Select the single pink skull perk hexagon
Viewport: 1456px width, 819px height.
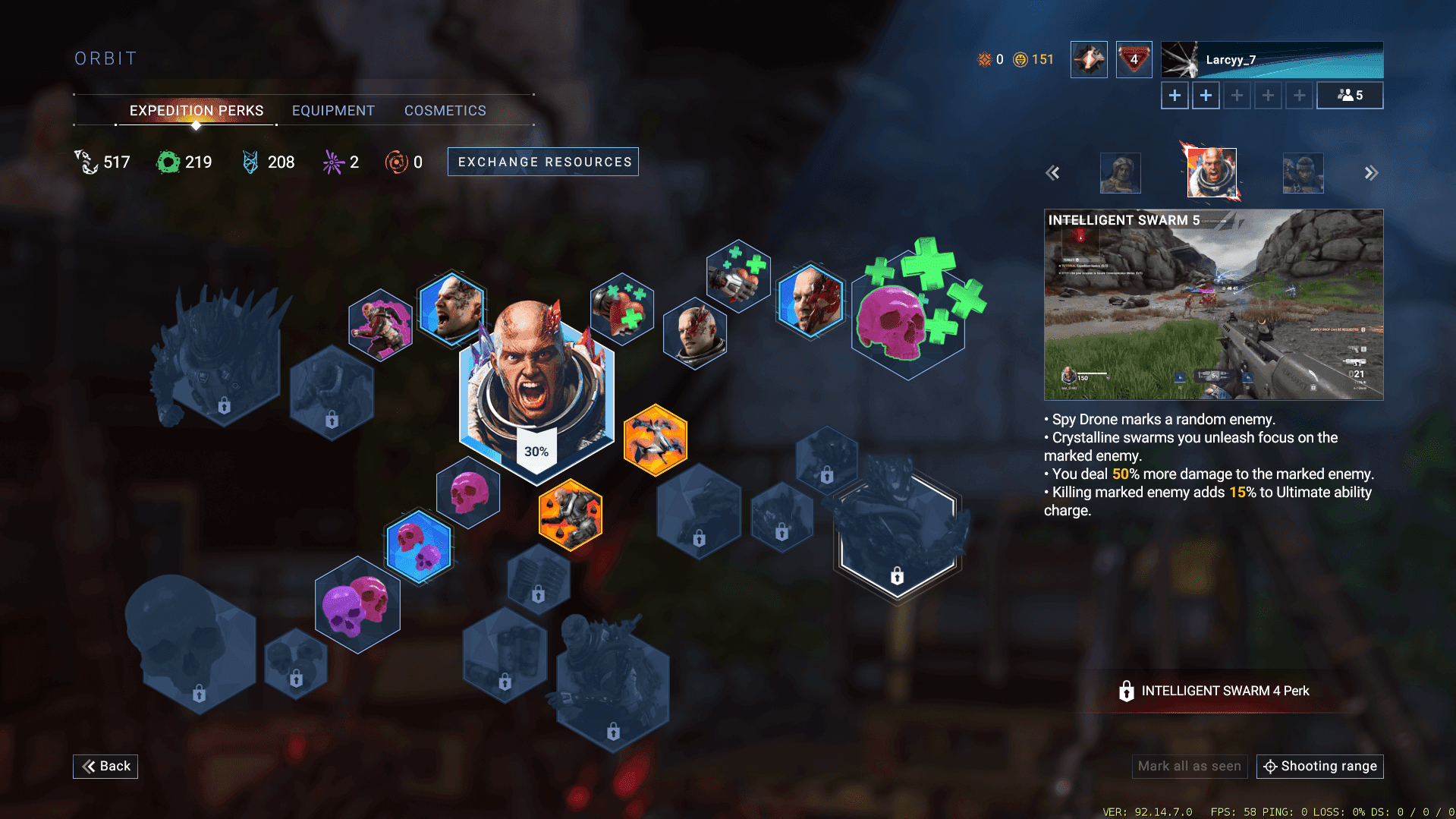[x=469, y=493]
